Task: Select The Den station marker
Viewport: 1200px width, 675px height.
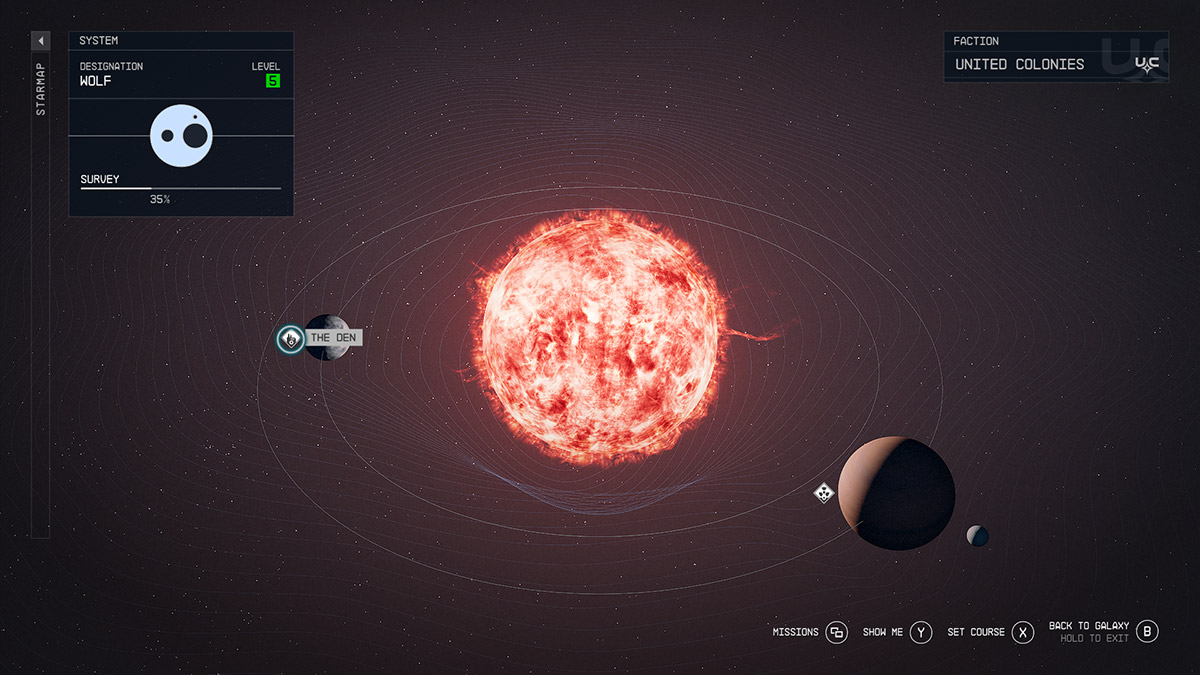Action: click(x=290, y=339)
